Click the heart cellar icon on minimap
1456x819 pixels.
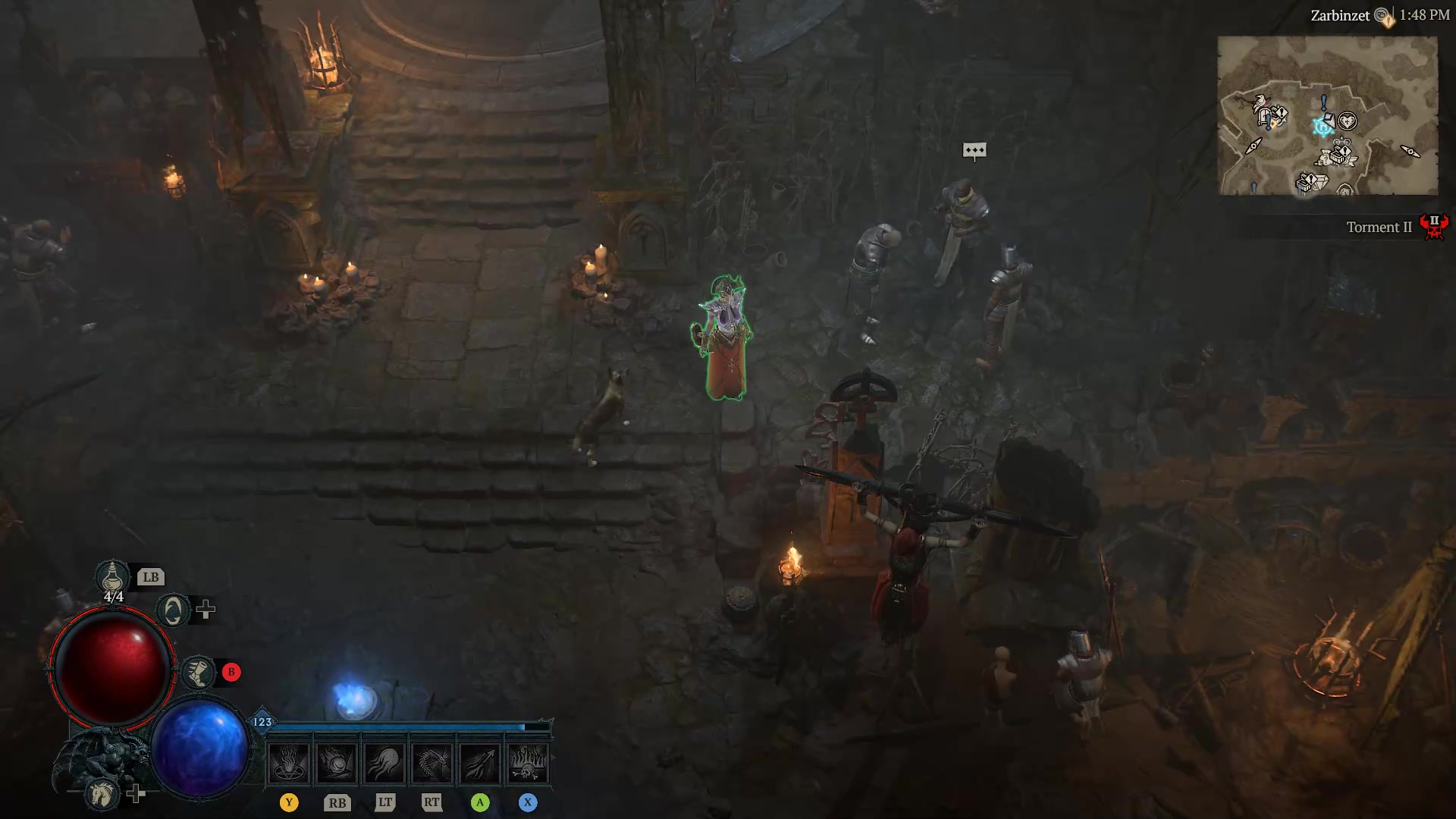1348,121
